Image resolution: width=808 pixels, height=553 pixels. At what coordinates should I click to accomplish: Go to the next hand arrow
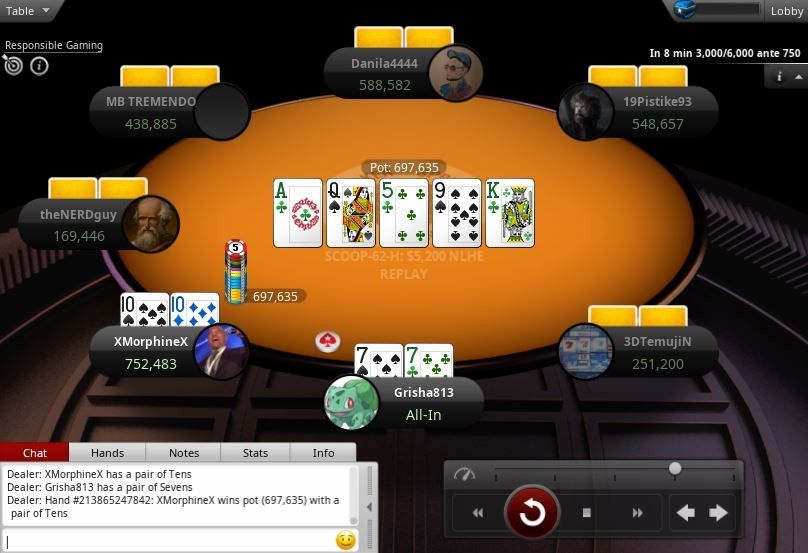pyautogui.click(x=718, y=513)
